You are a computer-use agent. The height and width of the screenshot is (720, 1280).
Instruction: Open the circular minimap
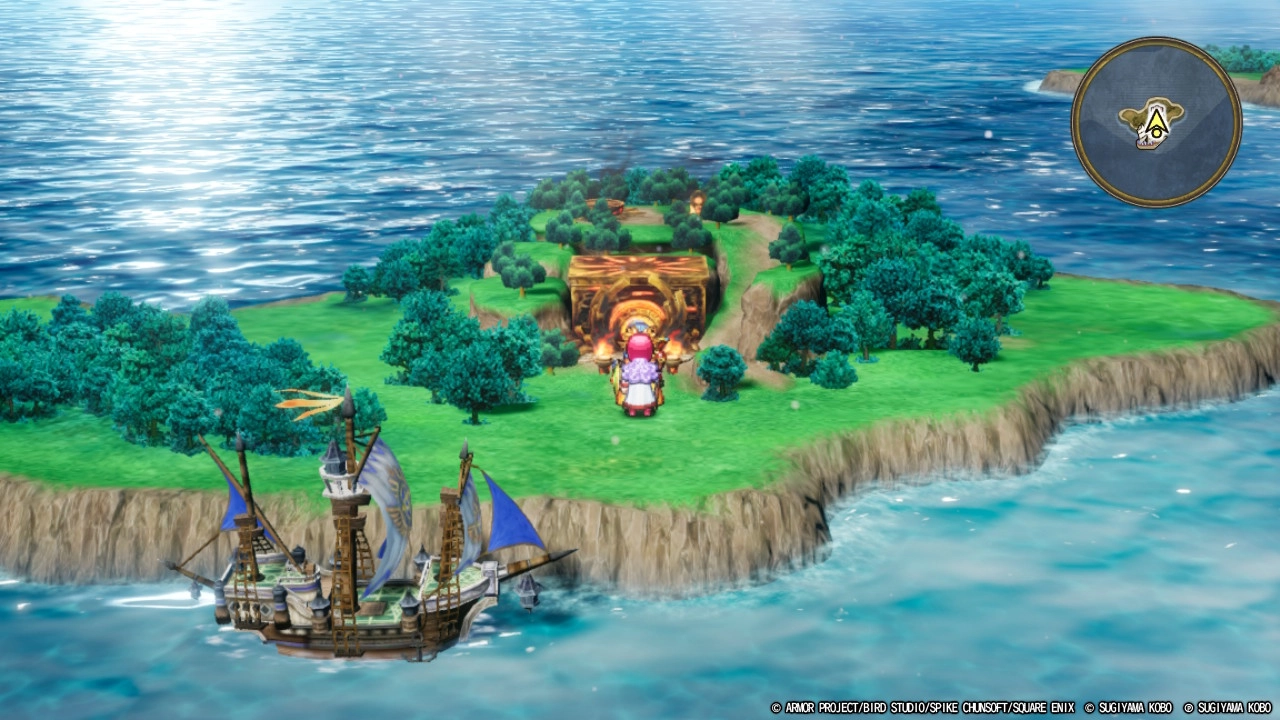[x=1156, y=122]
